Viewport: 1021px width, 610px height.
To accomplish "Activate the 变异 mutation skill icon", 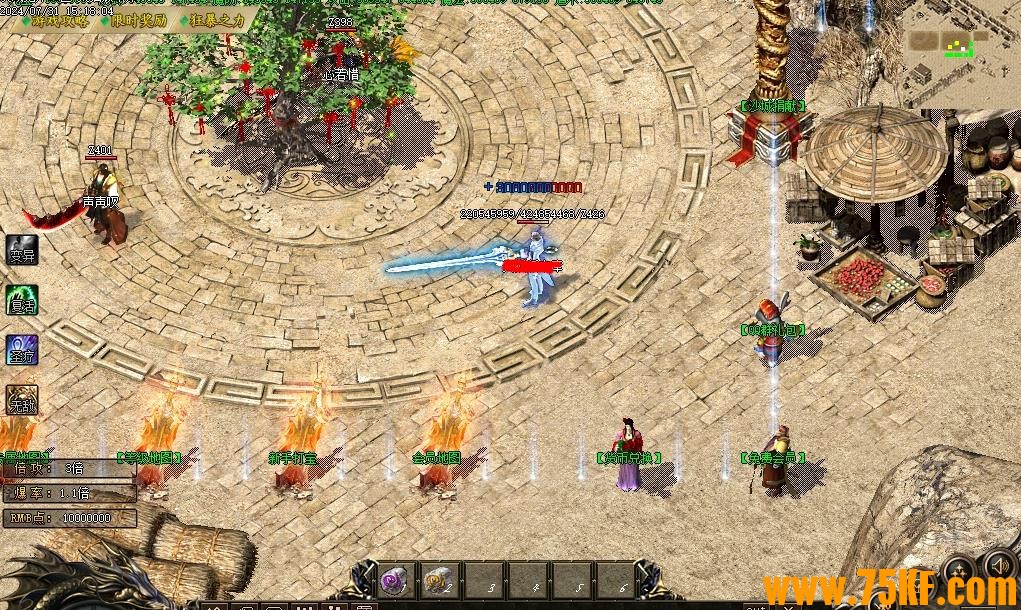I will pyautogui.click(x=22, y=250).
